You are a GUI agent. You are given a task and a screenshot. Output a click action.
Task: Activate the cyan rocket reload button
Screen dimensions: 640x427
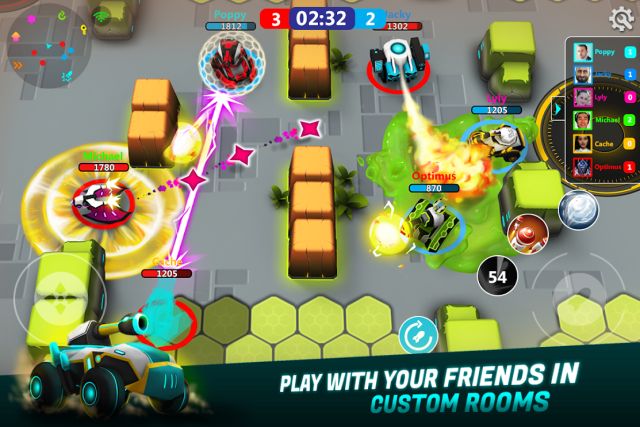416,334
